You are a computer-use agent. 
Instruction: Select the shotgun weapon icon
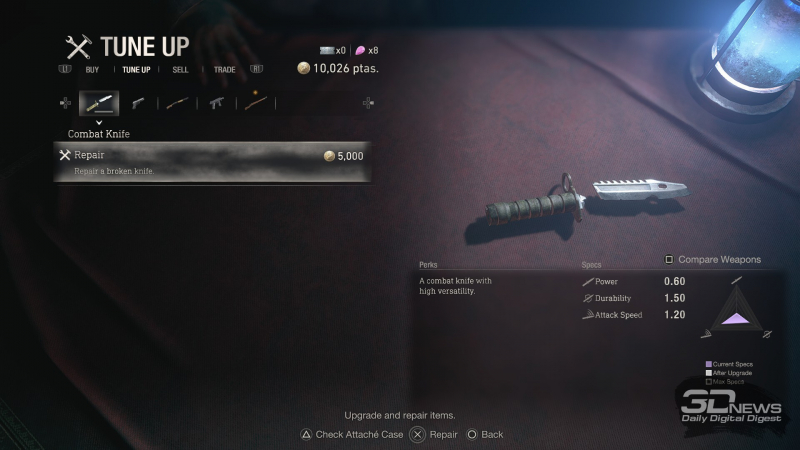(177, 103)
